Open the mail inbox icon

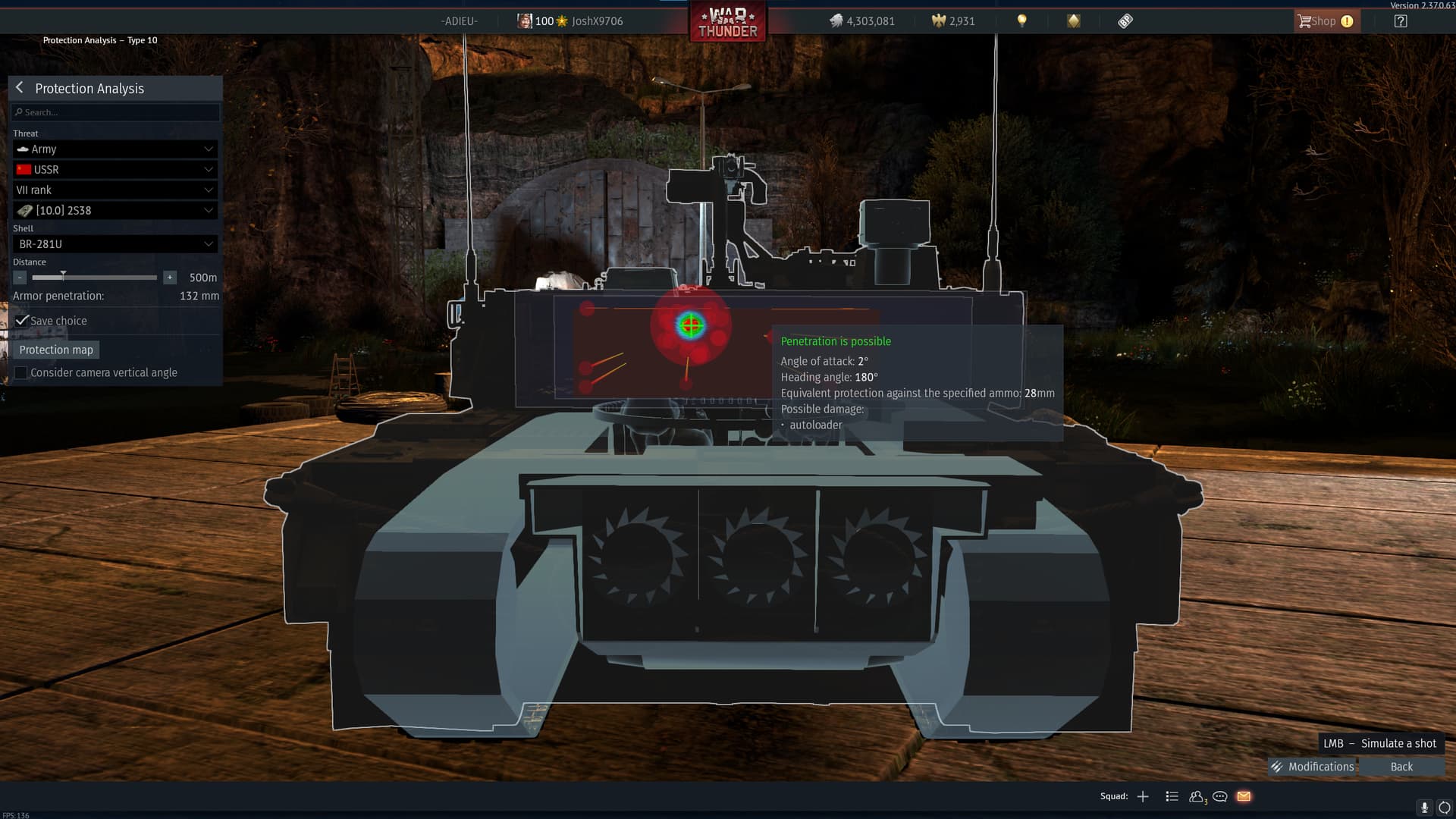pyautogui.click(x=1244, y=796)
